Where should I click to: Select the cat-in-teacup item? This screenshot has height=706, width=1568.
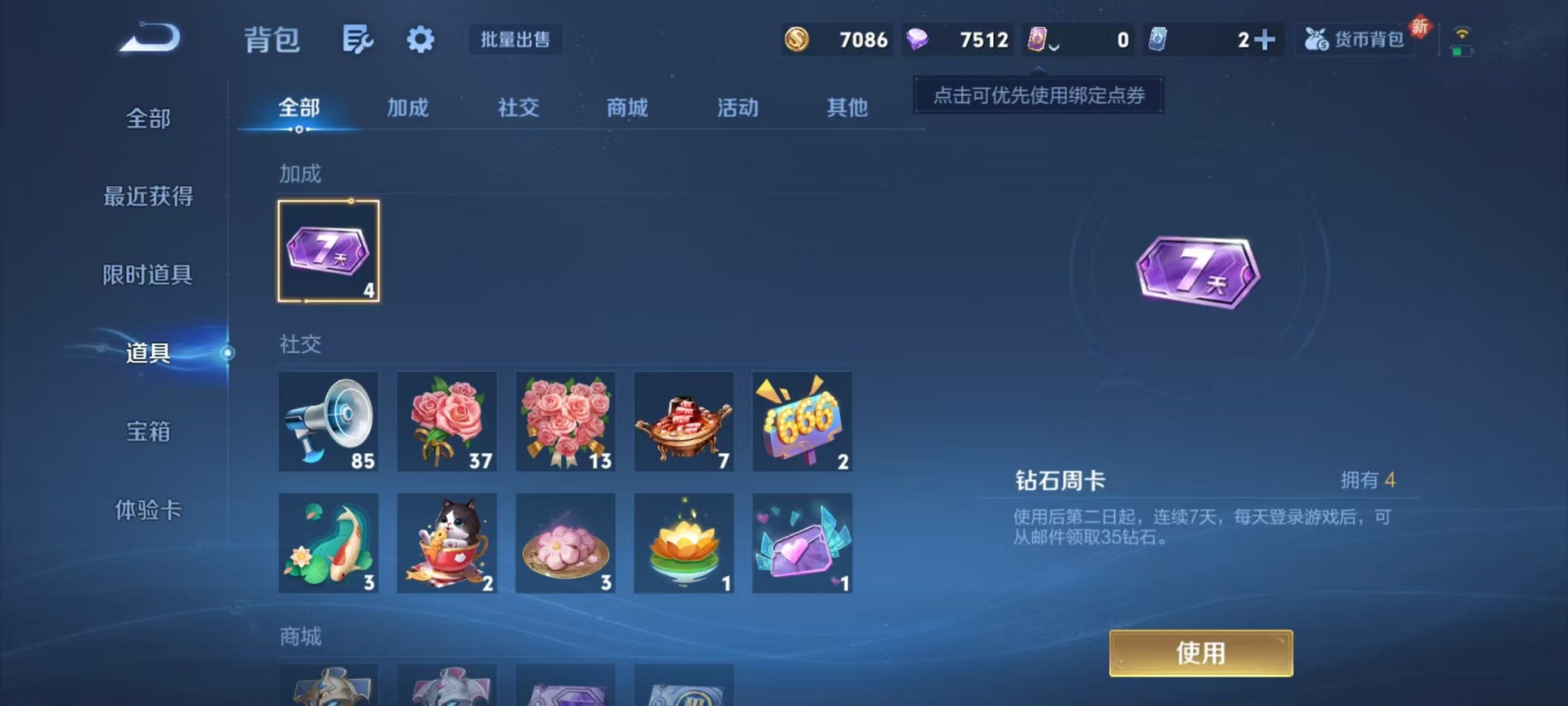coord(447,544)
